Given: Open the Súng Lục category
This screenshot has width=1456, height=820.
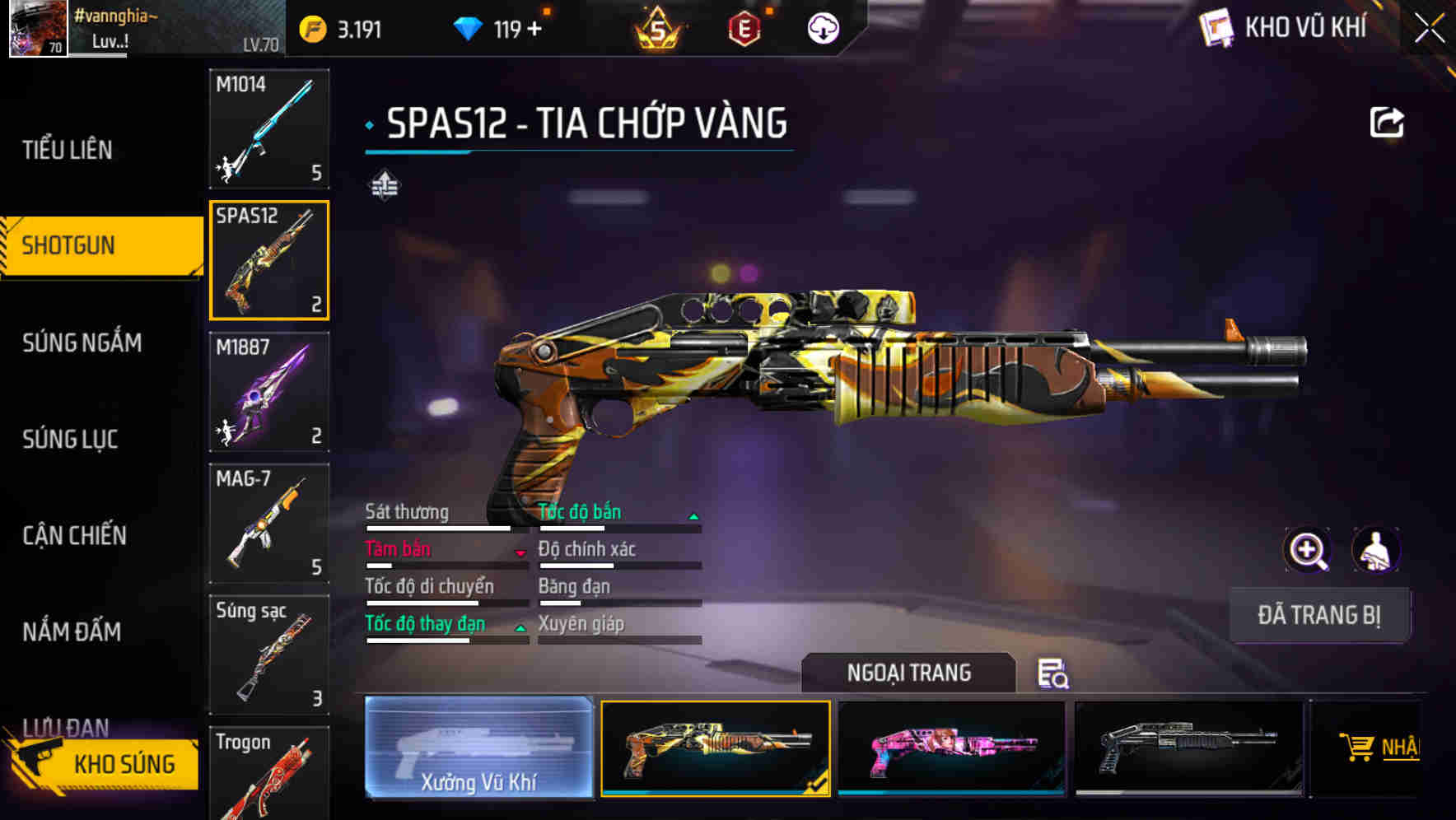Looking at the screenshot, I should tap(70, 440).
